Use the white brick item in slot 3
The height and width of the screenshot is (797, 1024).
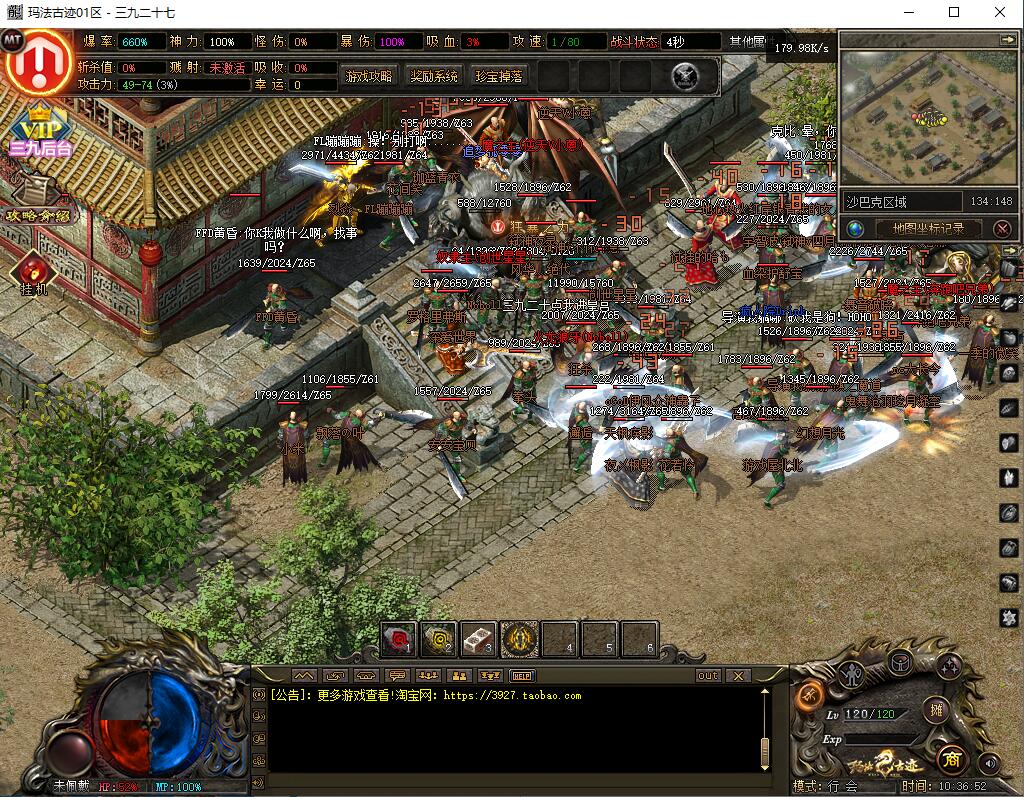(x=479, y=639)
